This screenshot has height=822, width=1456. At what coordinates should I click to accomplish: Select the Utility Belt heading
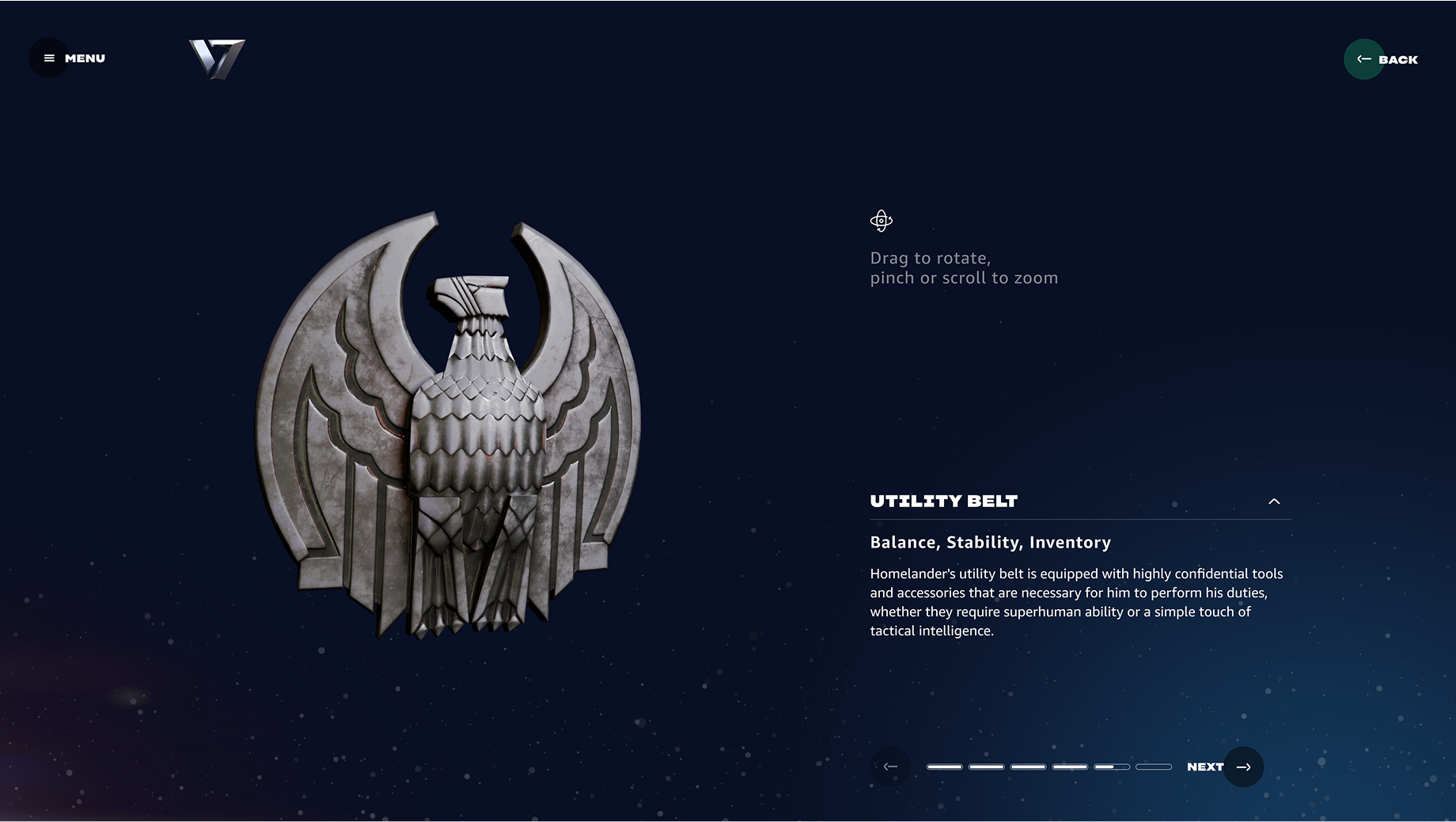(943, 501)
